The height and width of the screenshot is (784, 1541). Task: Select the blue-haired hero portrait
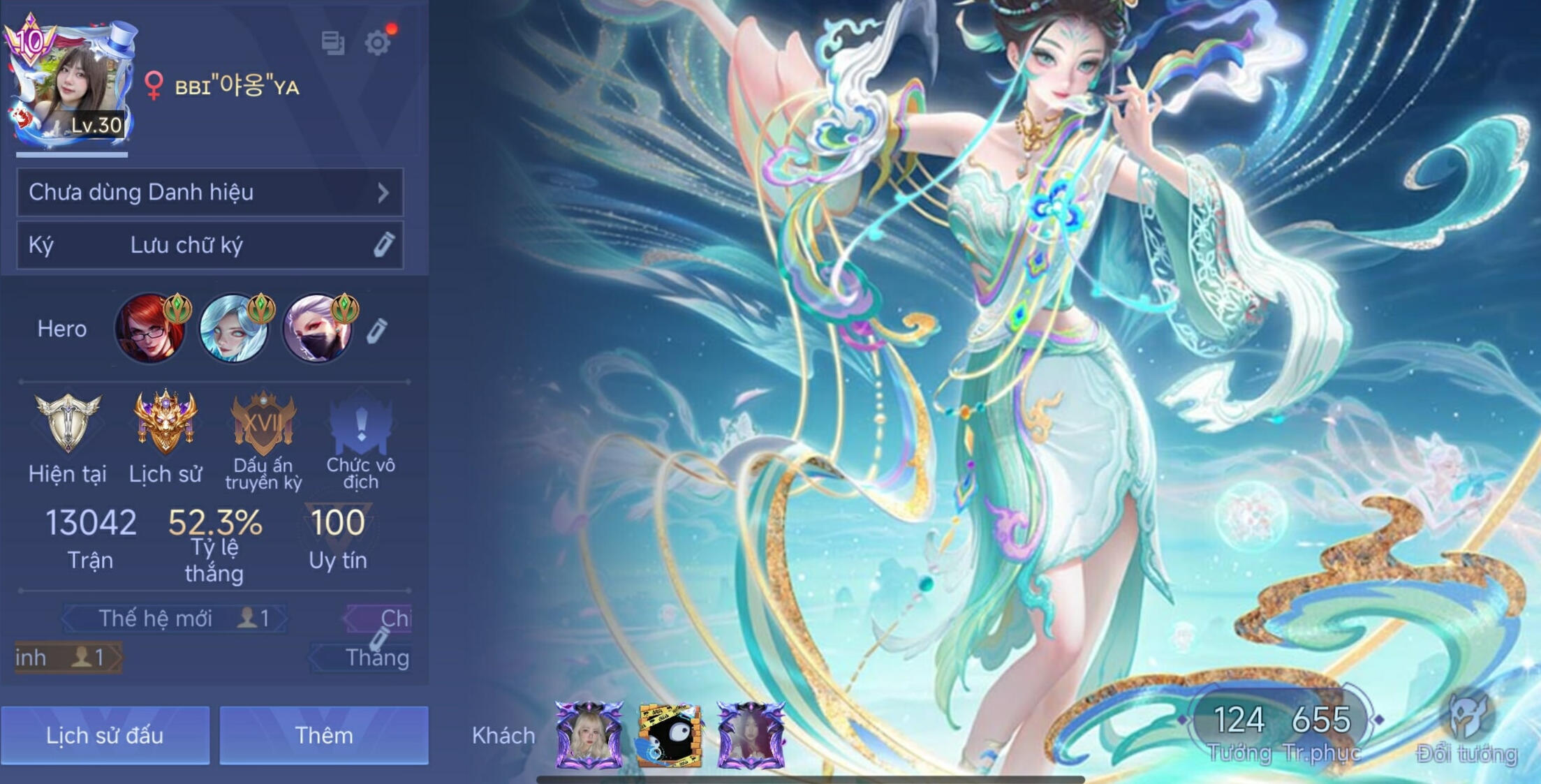(234, 329)
